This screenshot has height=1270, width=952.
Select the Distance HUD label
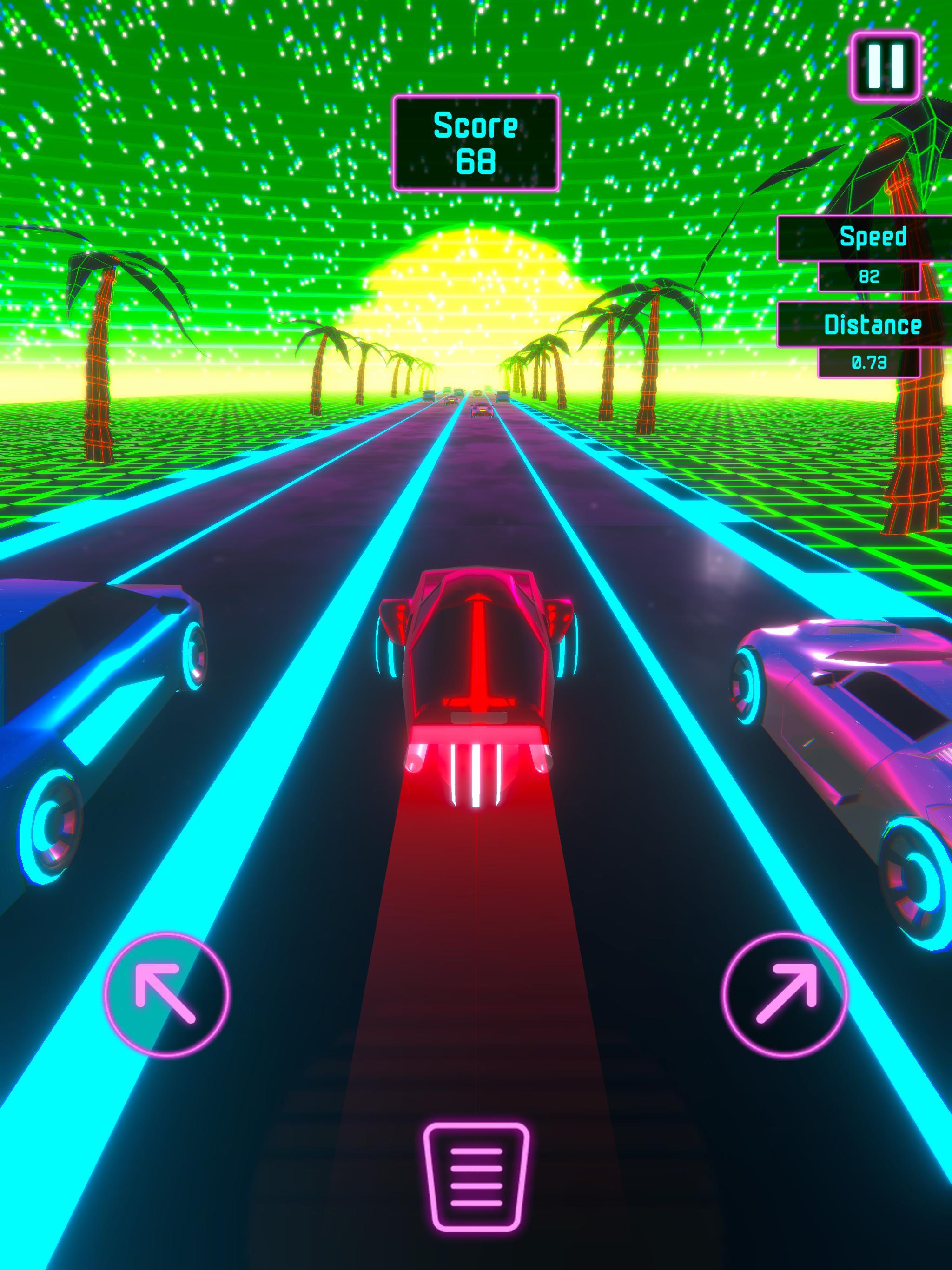click(873, 324)
